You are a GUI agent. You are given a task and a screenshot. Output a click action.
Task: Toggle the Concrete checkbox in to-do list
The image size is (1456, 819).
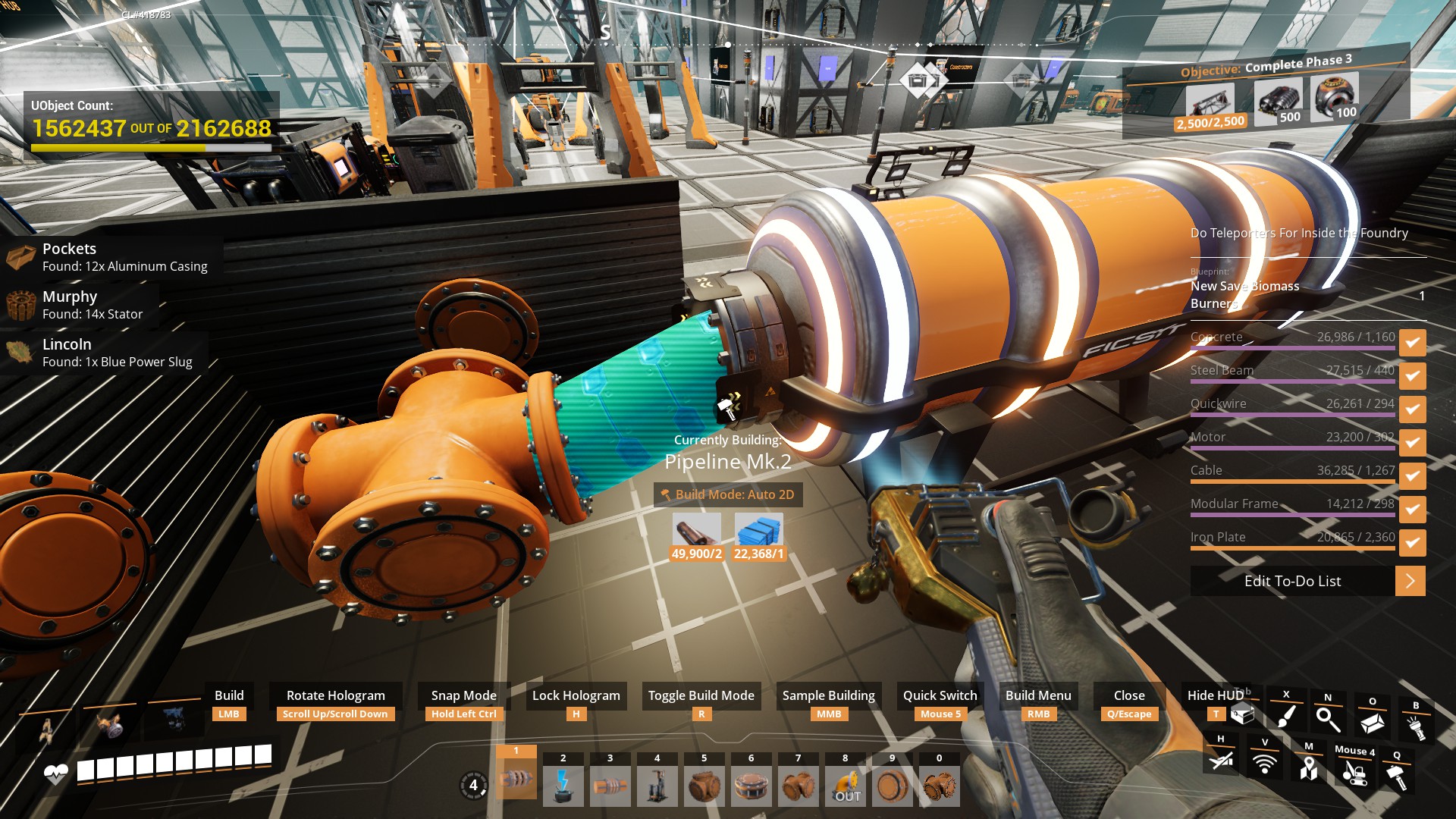(x=1412, y=343)
